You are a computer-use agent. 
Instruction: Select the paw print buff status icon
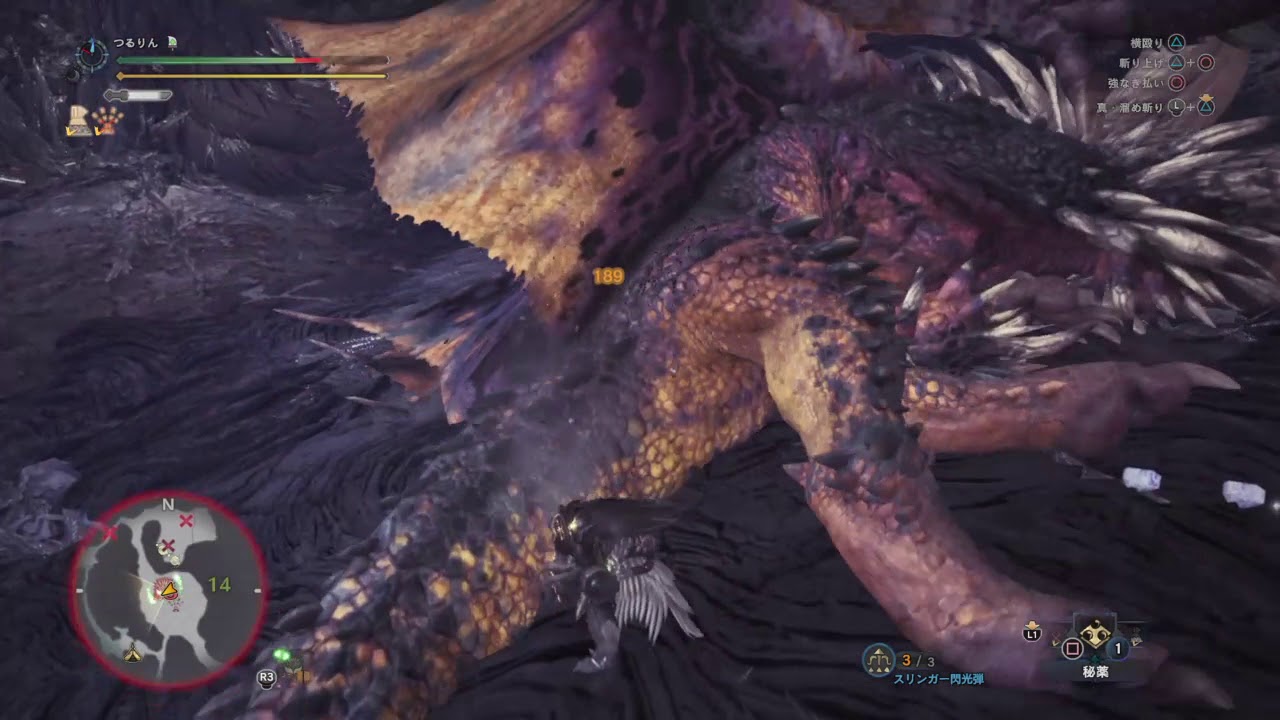(x=108, y=122)
